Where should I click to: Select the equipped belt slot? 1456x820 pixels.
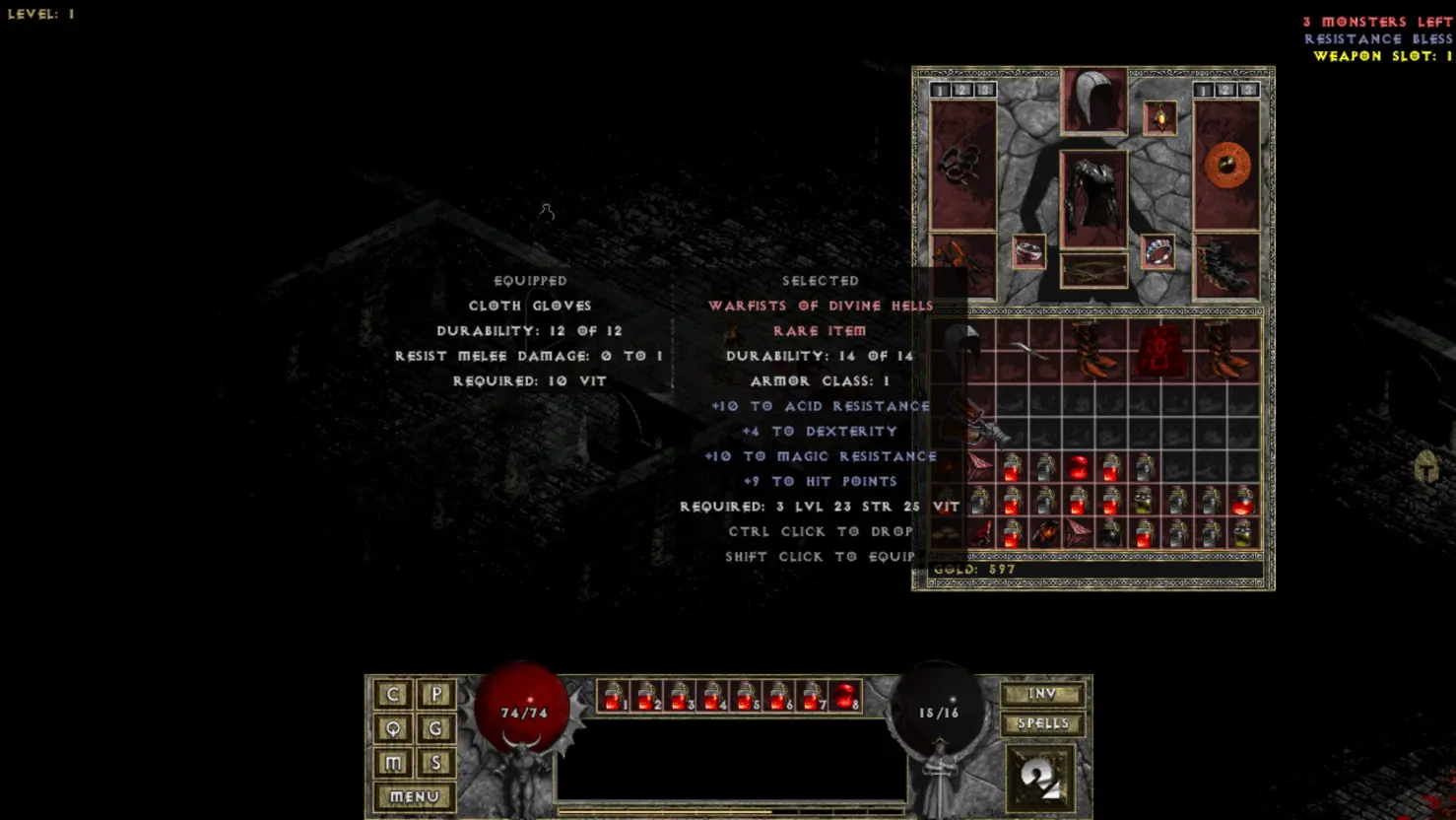[1093, 270]
